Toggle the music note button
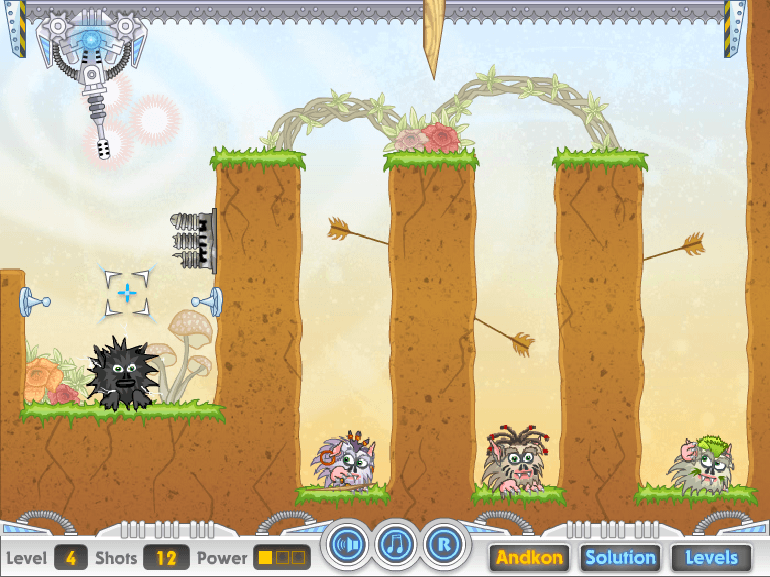This screenshot has width=770, height=577. pos(395,545)
